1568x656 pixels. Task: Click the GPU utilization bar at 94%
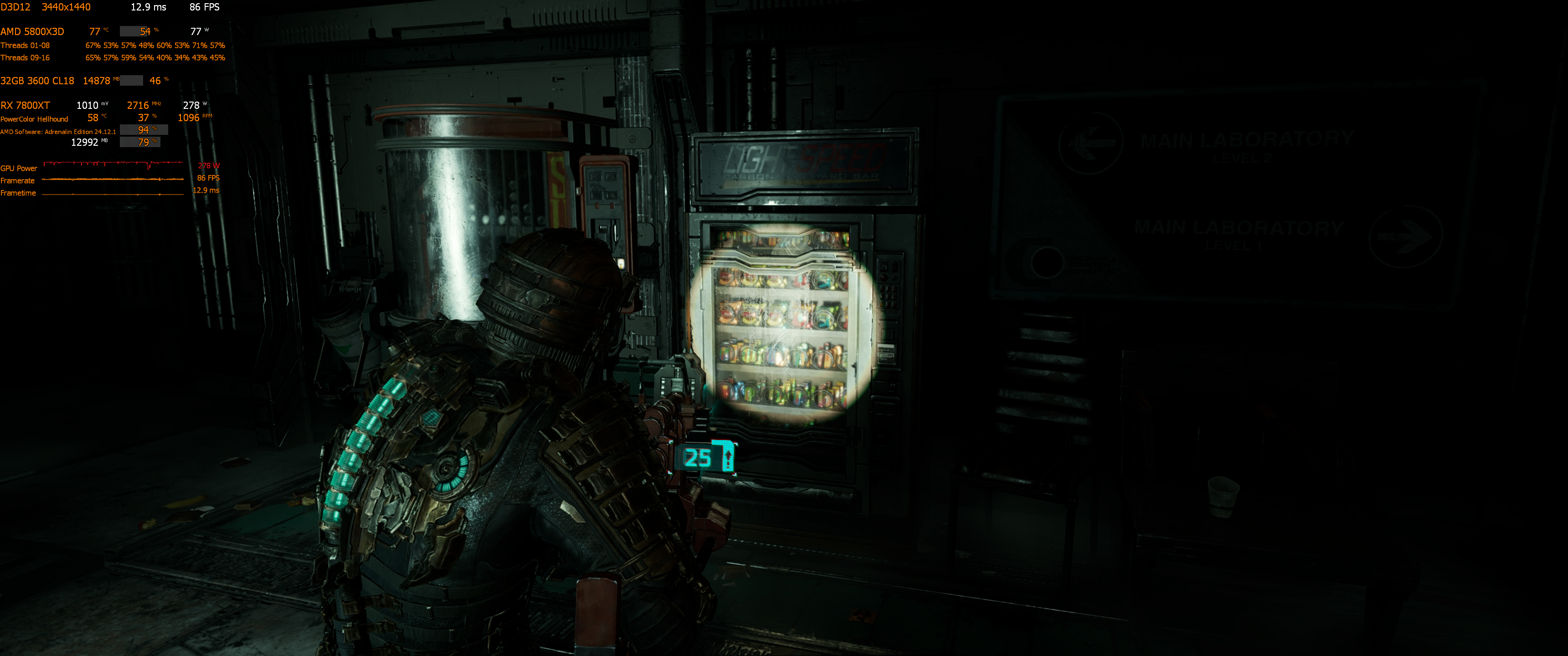click(142, 130)
